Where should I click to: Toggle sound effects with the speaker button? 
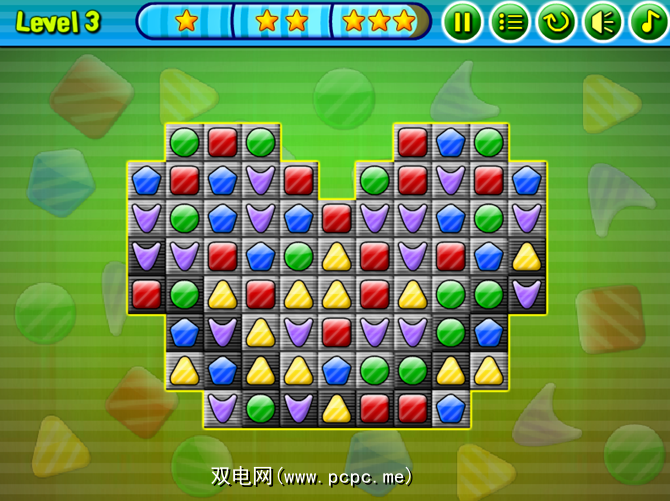click(602, 22)
